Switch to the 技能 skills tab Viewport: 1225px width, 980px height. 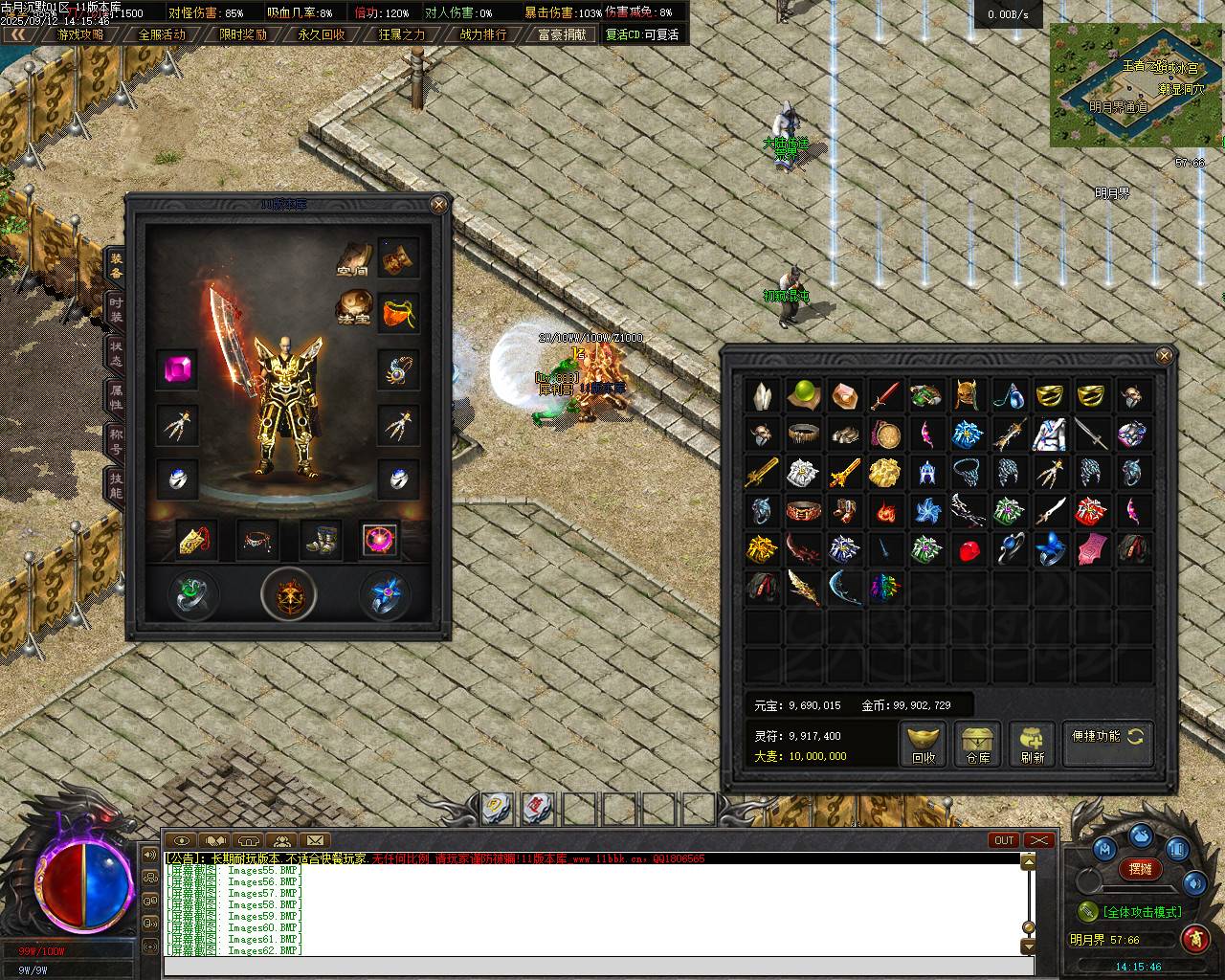116,485
